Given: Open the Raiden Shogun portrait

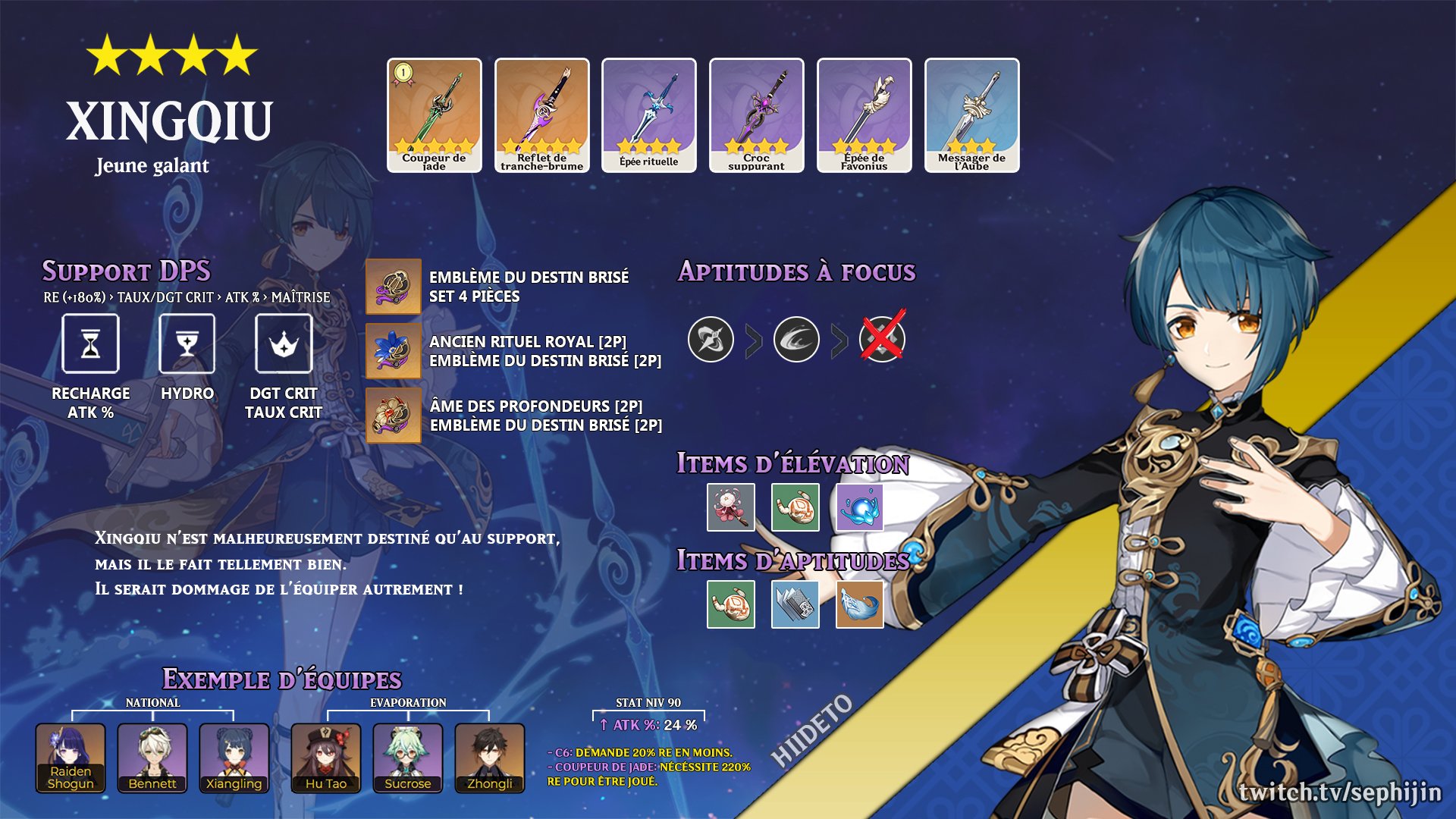Looking at the screenshot, I should pos(71,758).
